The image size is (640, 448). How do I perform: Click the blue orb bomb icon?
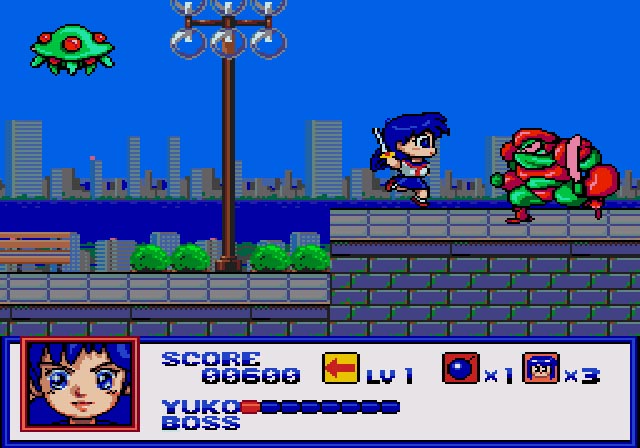(461, 368)
